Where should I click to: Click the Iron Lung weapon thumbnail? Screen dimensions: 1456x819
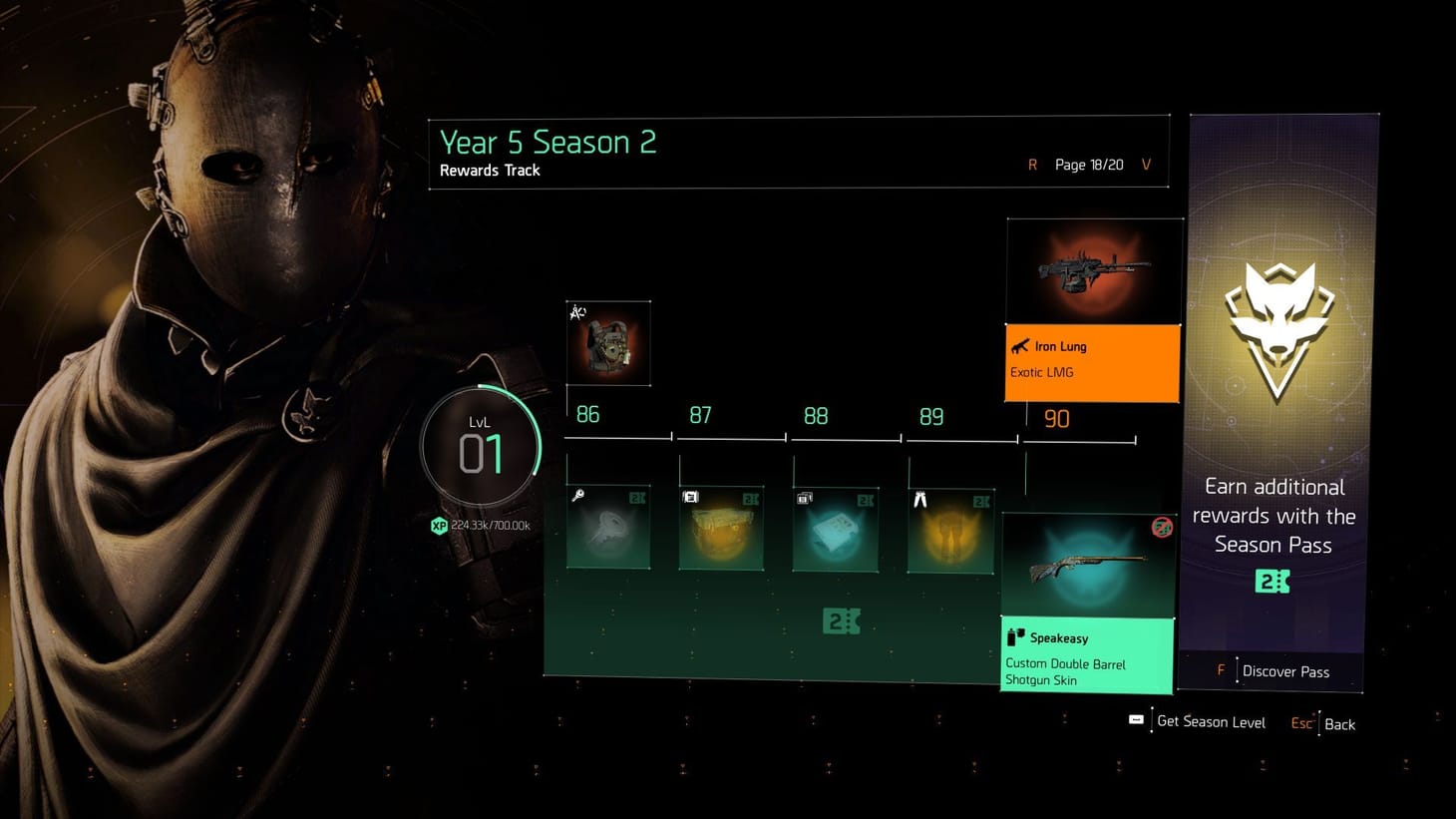pos(1093,269)
